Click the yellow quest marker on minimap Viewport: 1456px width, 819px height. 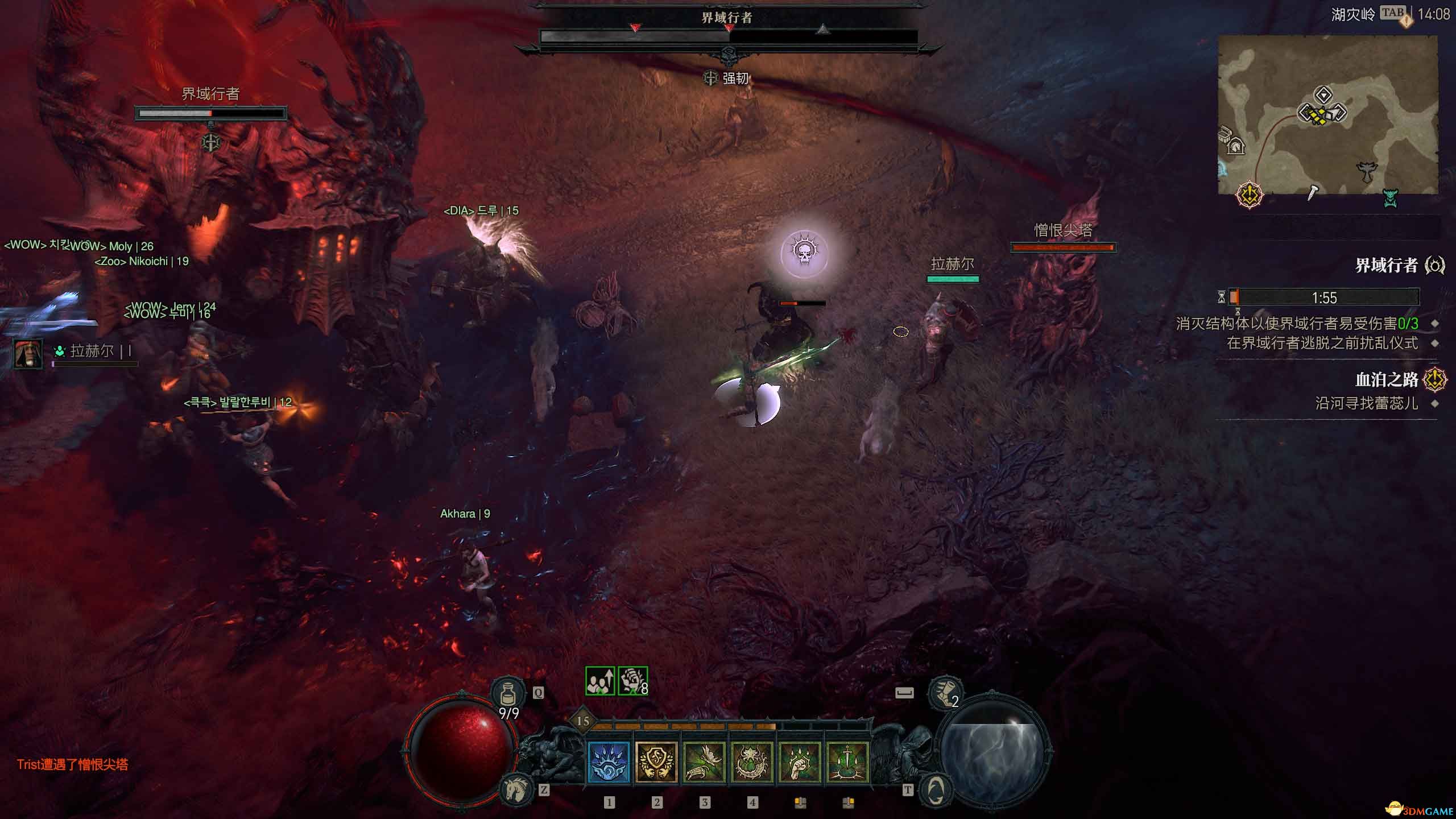click(1249, 195)
